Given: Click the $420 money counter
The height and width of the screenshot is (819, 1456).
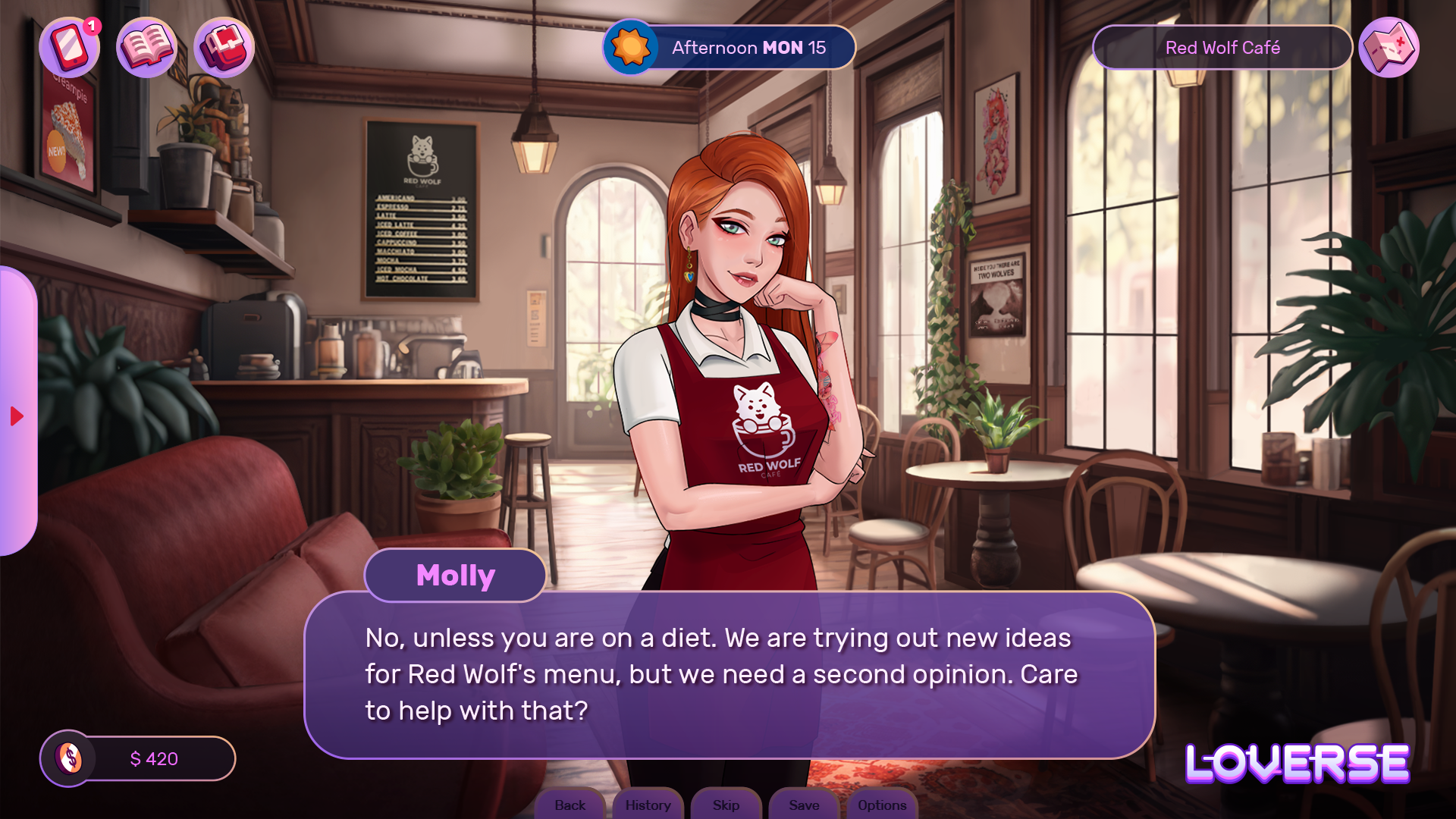Looking at the screenshot, I should (x=154, y=758).
